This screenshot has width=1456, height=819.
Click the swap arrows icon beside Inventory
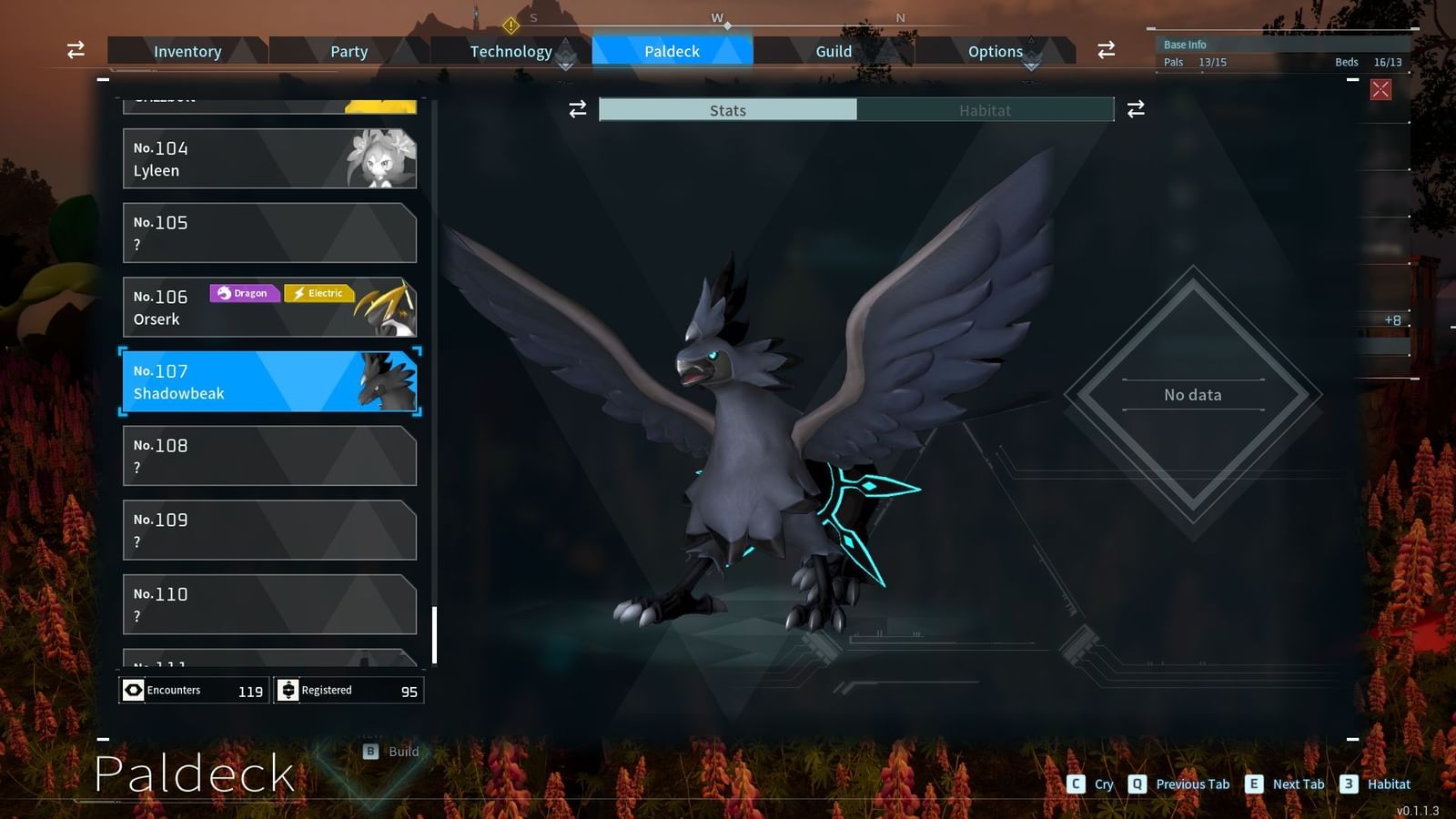pos(76,50)
